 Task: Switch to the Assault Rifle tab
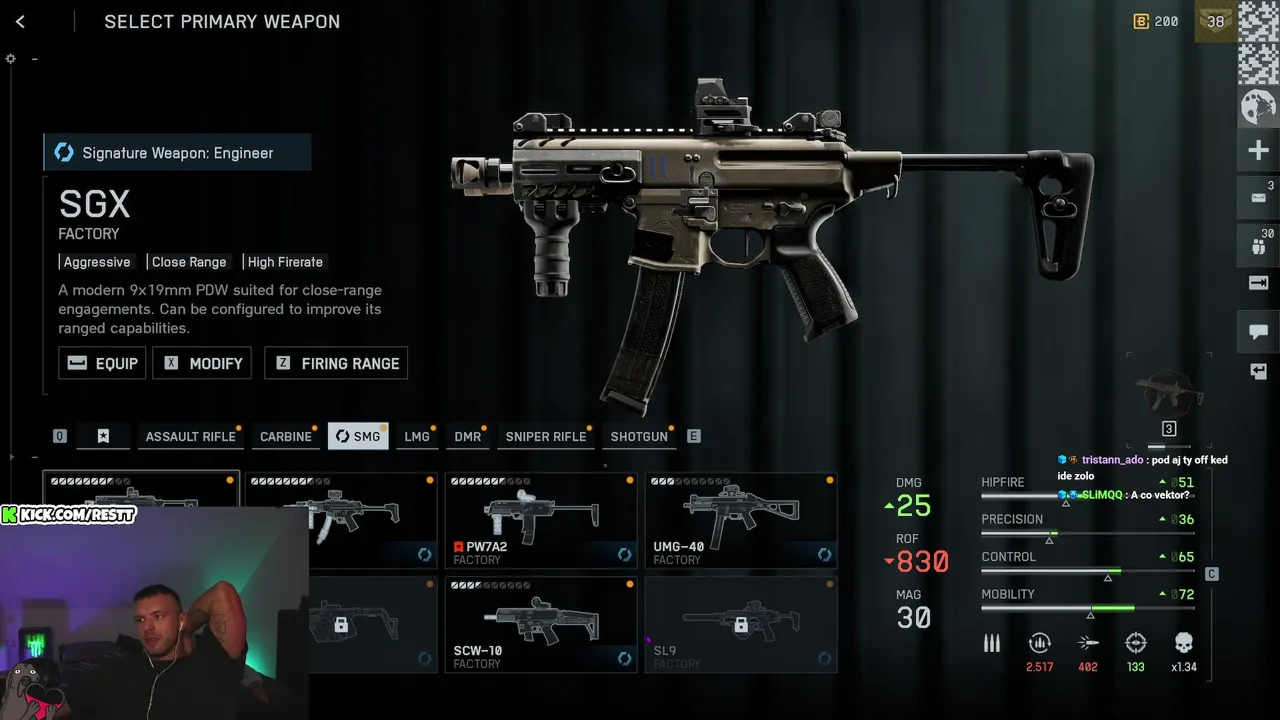pyautogui.click(x=190, y=436)
